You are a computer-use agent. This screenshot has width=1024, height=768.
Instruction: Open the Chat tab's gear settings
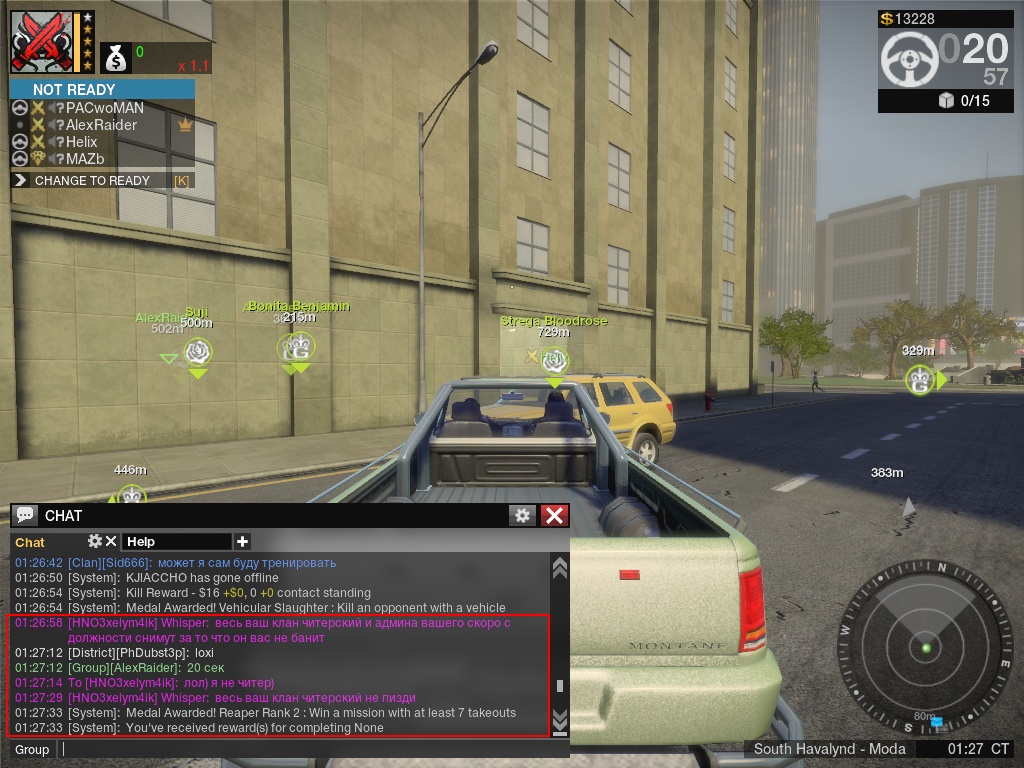(x=95, y=541)
